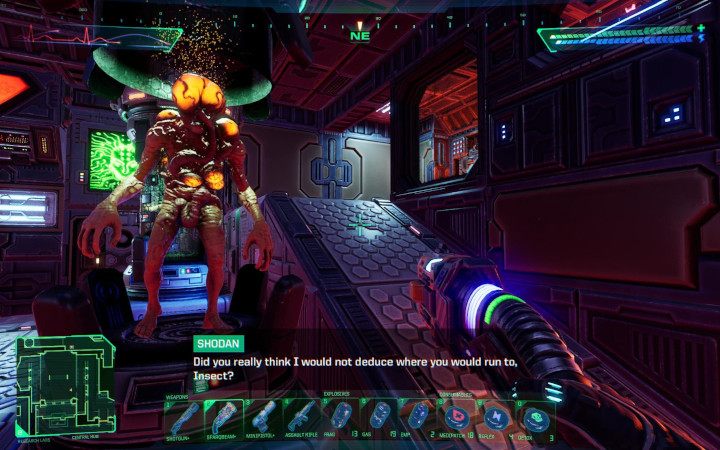Select the Frag grenade slot

342,414
